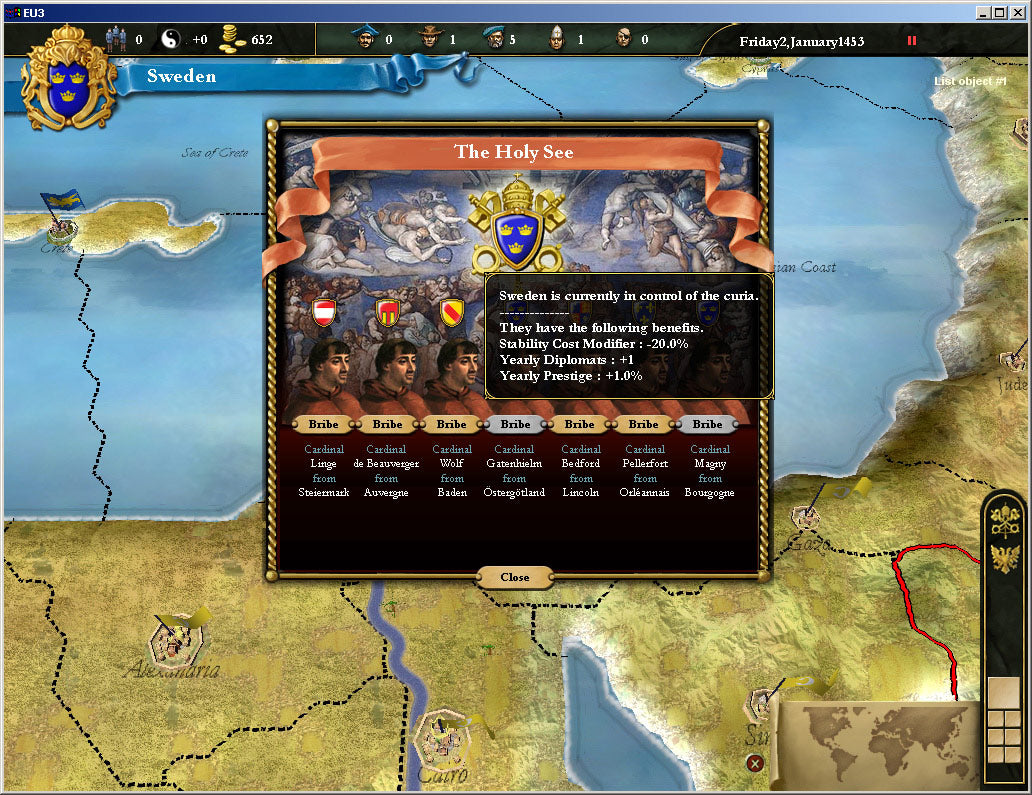
Task: Toggle the red pause button
Action: pyautogui.click(x=911, y=41)
